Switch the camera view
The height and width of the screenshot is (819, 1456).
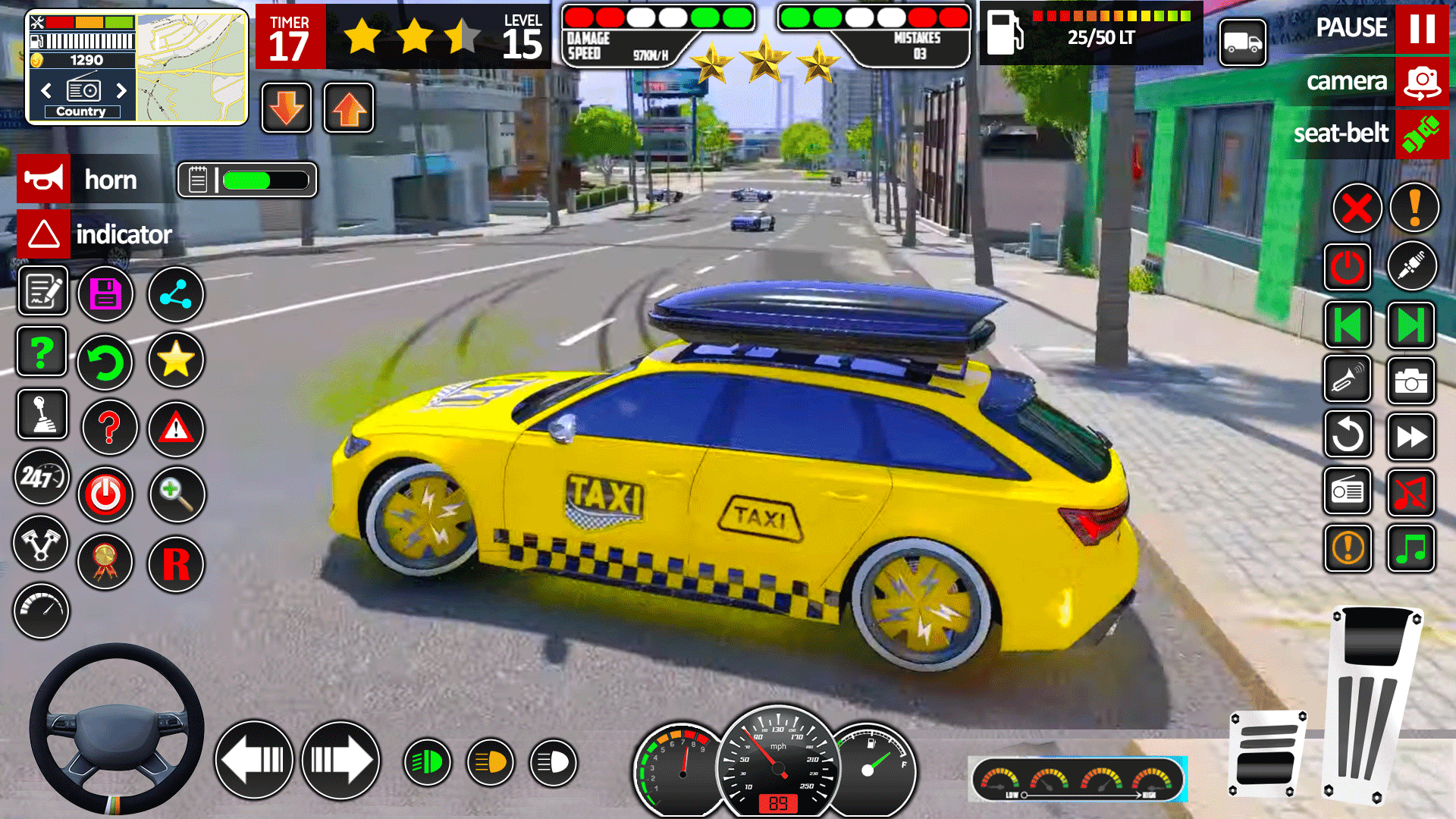tap(1421, 82)
